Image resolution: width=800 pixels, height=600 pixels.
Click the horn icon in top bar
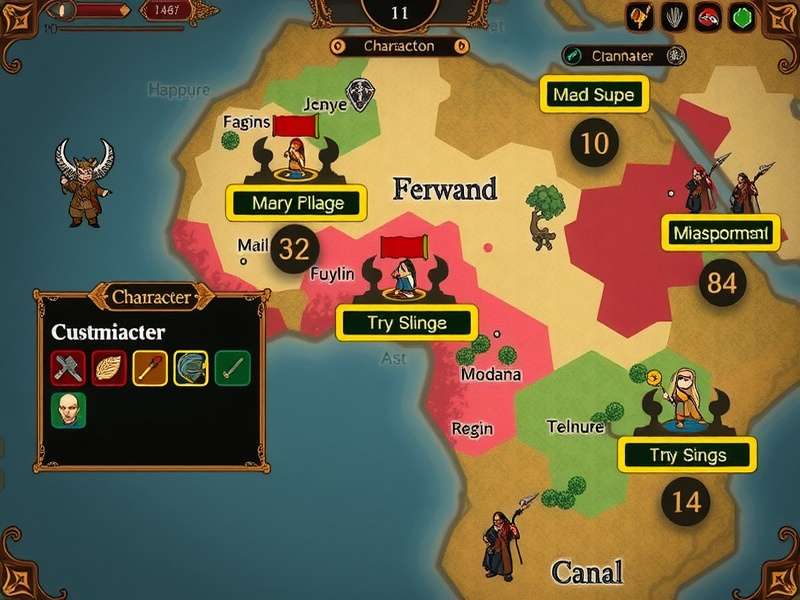[x=641, y=16]
